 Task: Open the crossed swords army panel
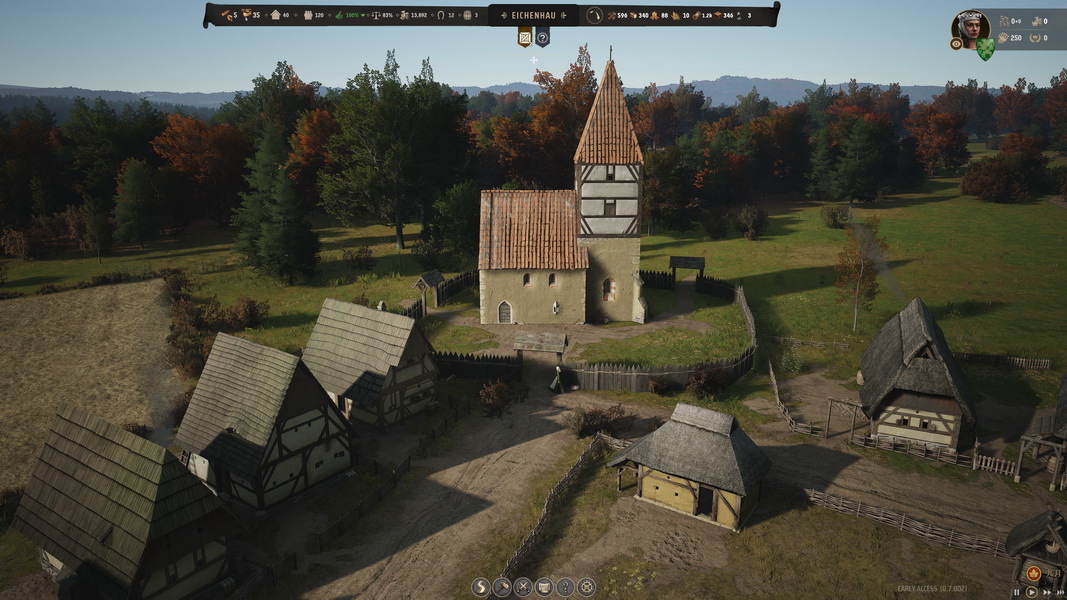pyautogui.click(x=522, y=587)
